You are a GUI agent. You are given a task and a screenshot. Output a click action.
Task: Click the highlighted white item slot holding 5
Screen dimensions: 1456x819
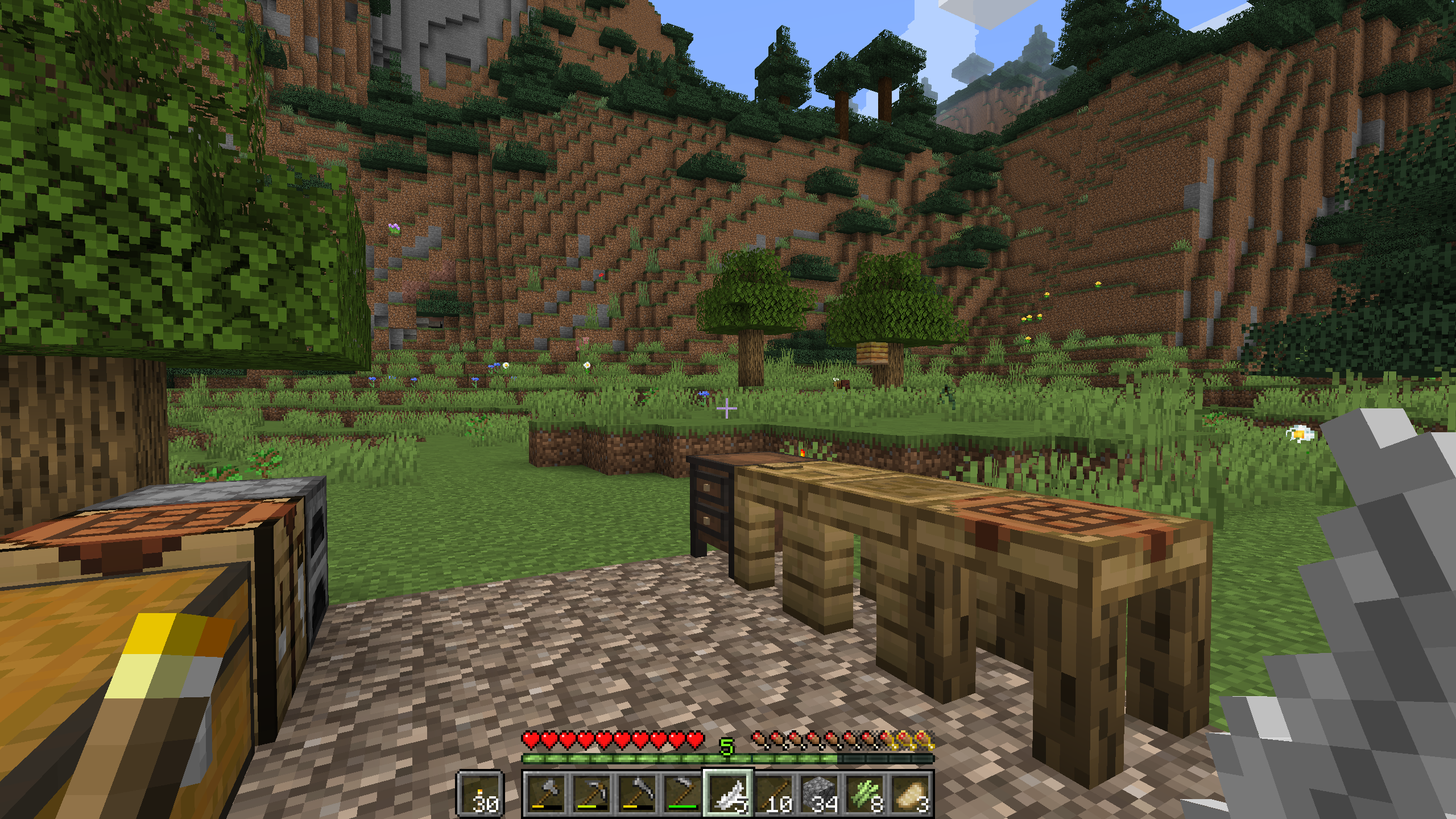pyautogui.click(x=729, y=793)
